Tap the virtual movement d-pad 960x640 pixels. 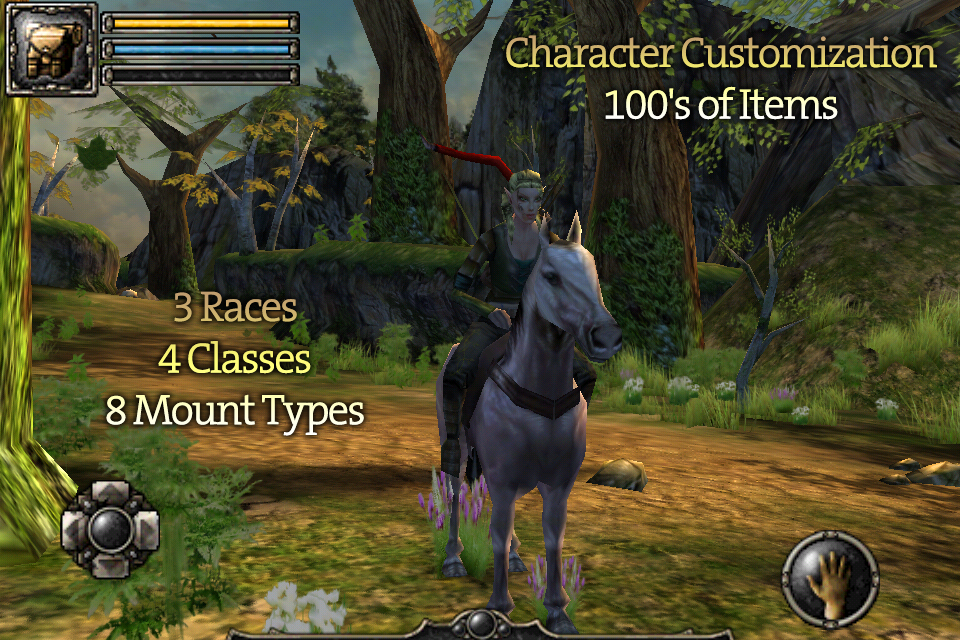109,530
